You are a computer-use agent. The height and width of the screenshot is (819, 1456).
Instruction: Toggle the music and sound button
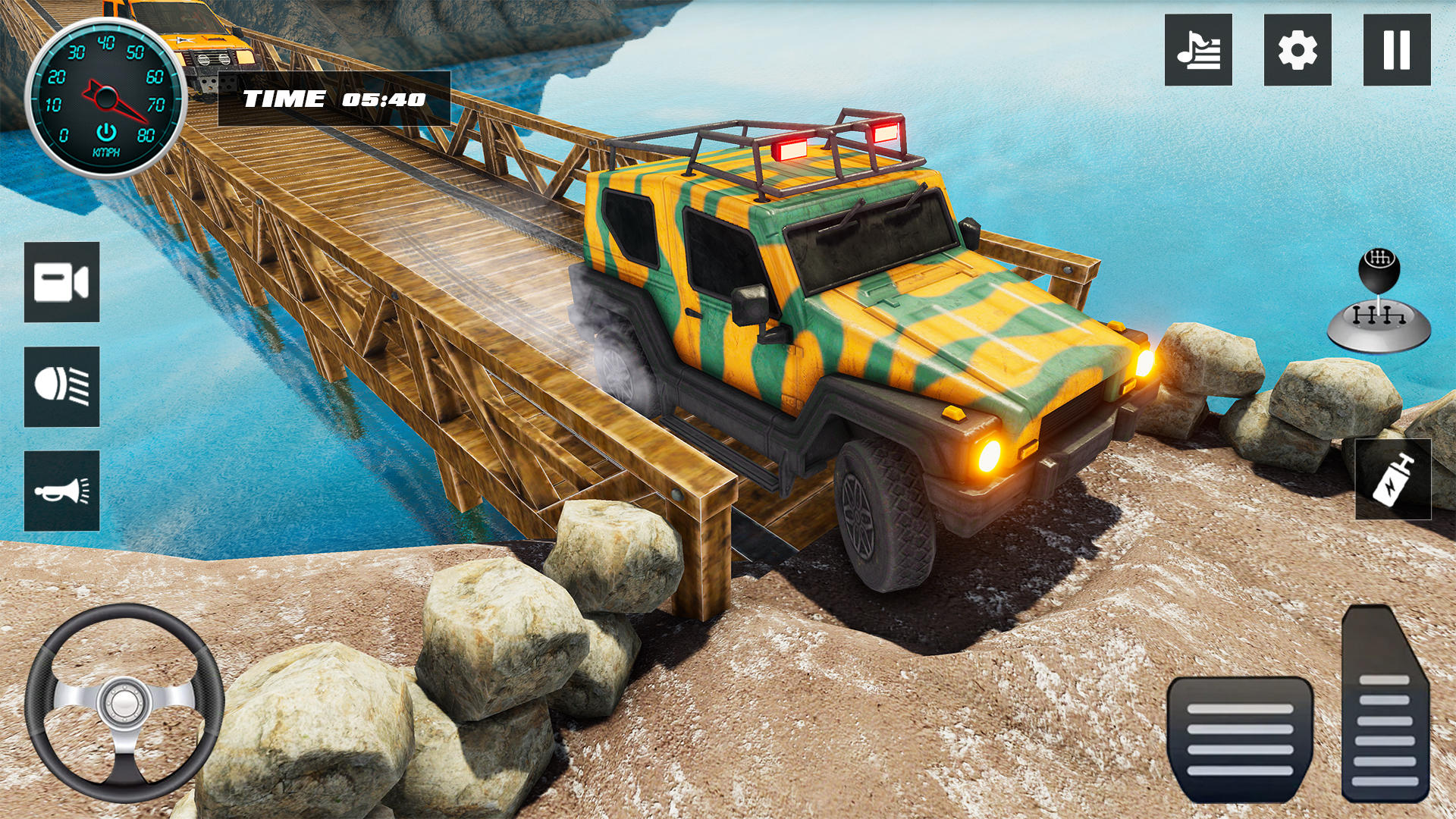click(1198, 50)
